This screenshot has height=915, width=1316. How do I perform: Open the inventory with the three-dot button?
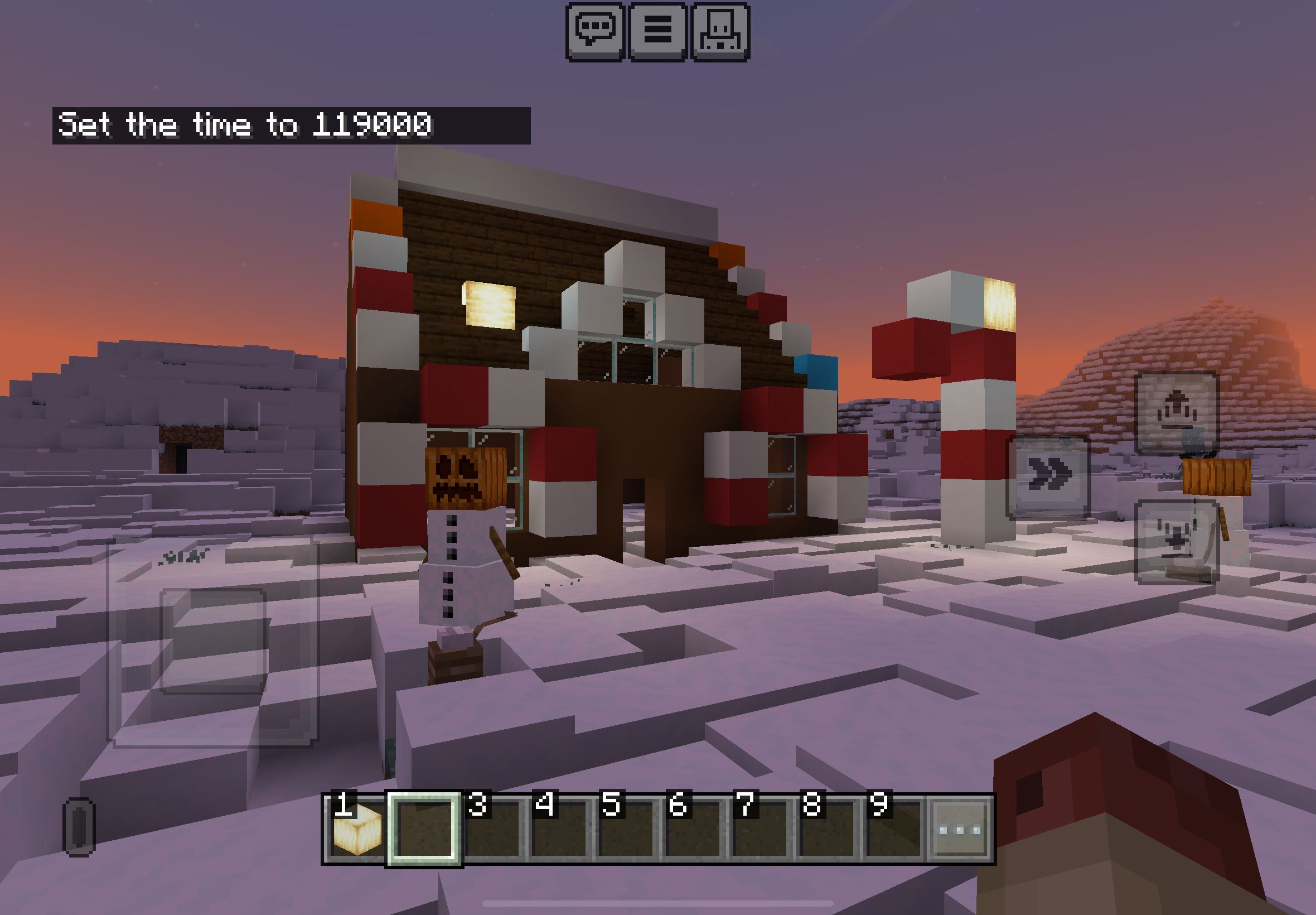(x=960, y=829)
